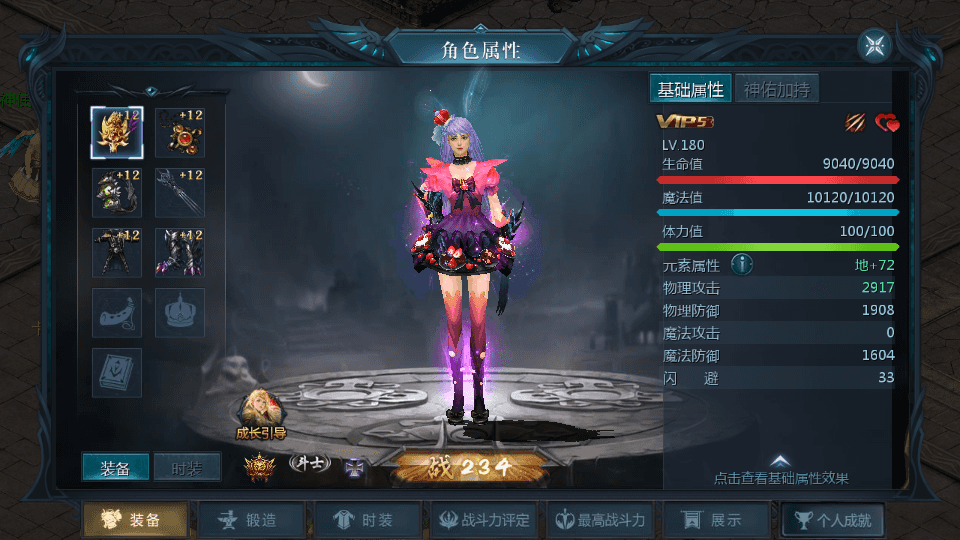Select the 基础属性 tab
The image size is (960, 540).
click(x=690, y=89)
